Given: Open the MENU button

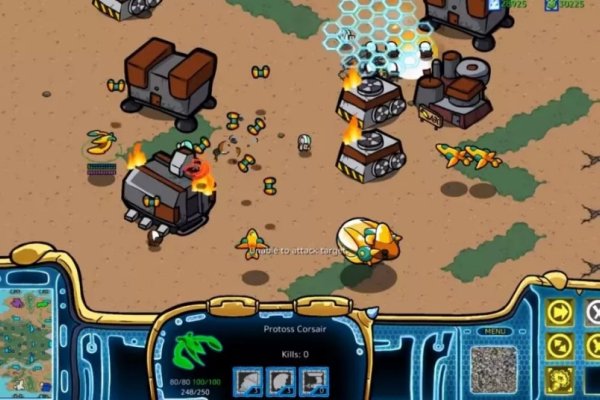Looking at the screenshot, I should coord(492,331).
